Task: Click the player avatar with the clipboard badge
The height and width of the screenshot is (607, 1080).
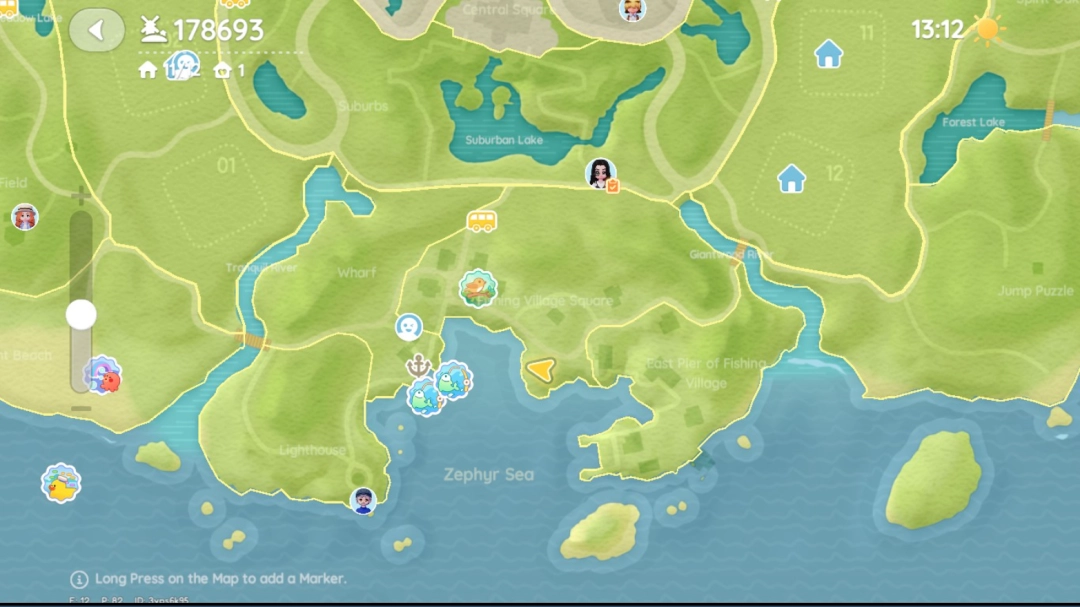Action: coord(600,174)
